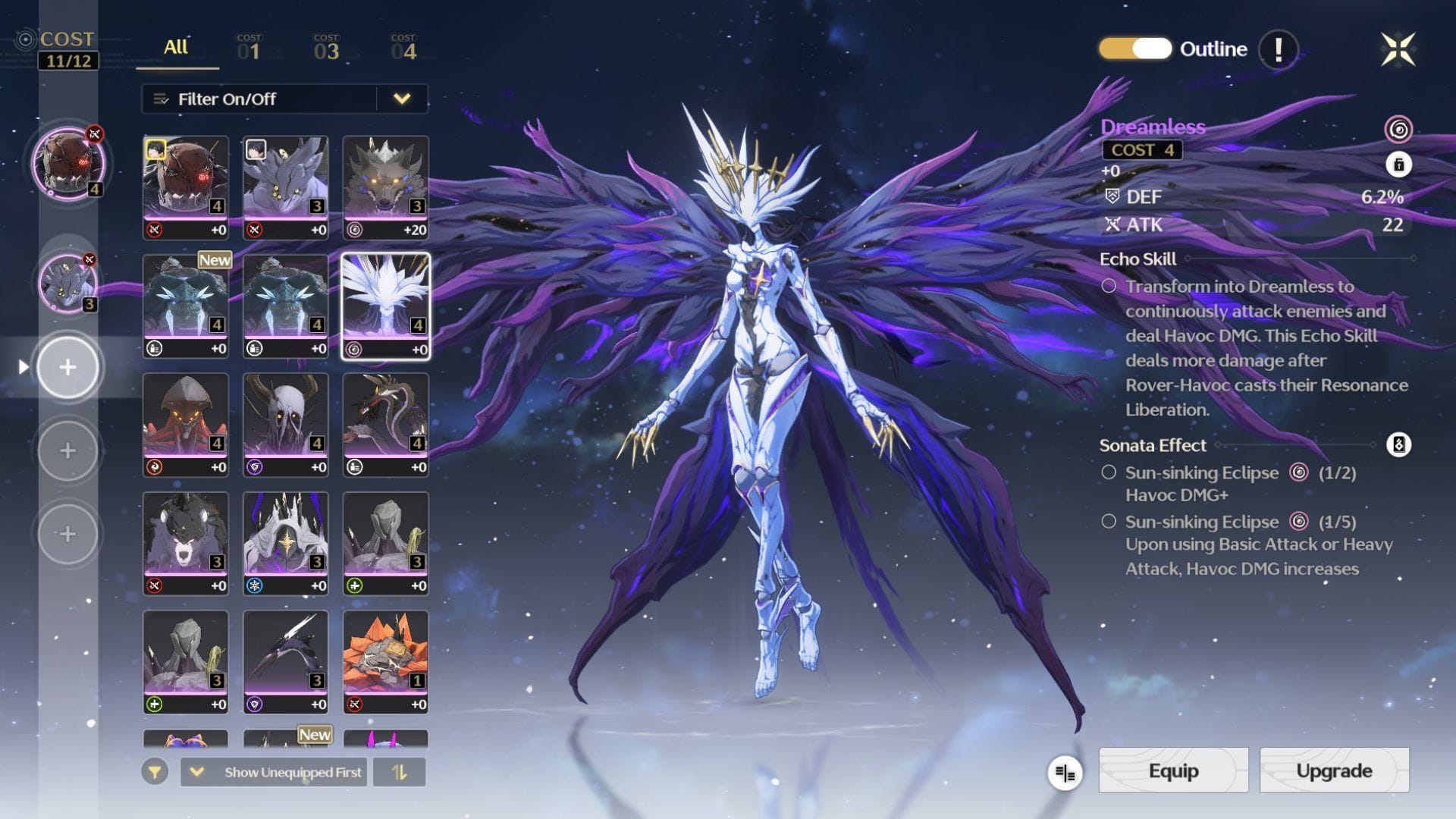Switch to the All echoes tab
Image resolution: width=1456 pixels, height=819 pixels.
[176, 48]
